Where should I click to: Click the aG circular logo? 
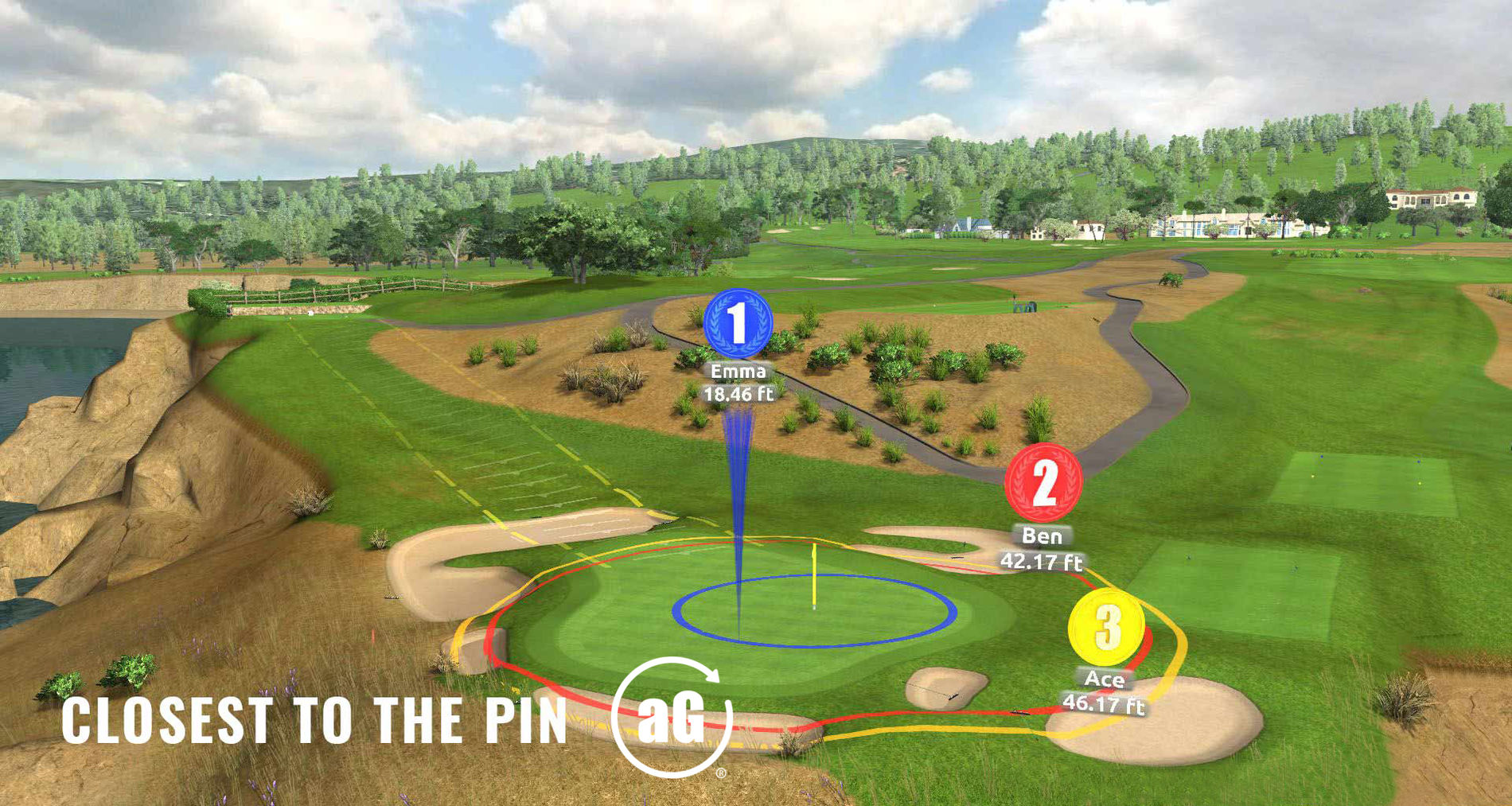(x=672, y=717)
